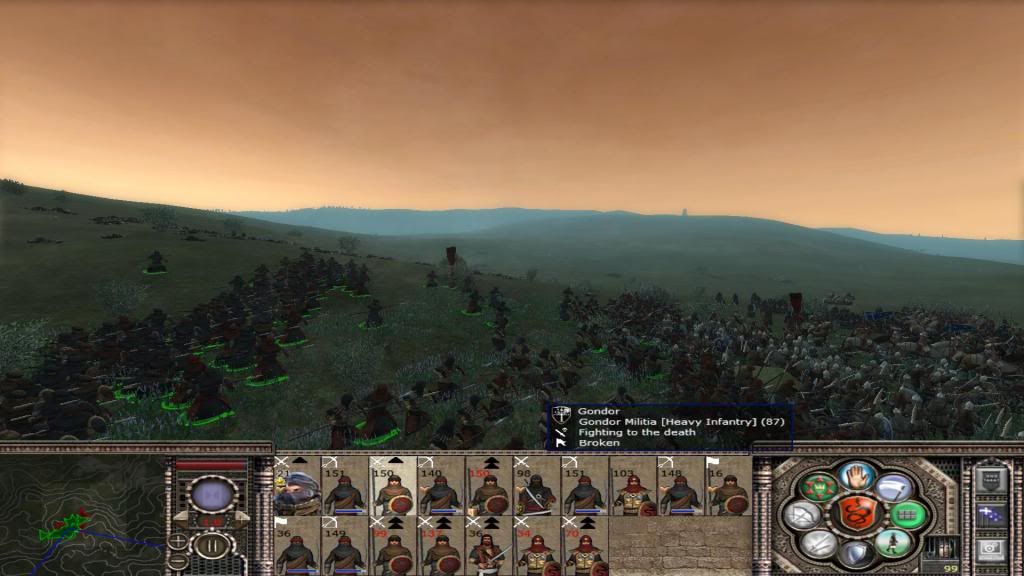The height and width of the screenshot is (576, 1024).
Task: Activate the green crown special ability button
Action: coord(819,487)
